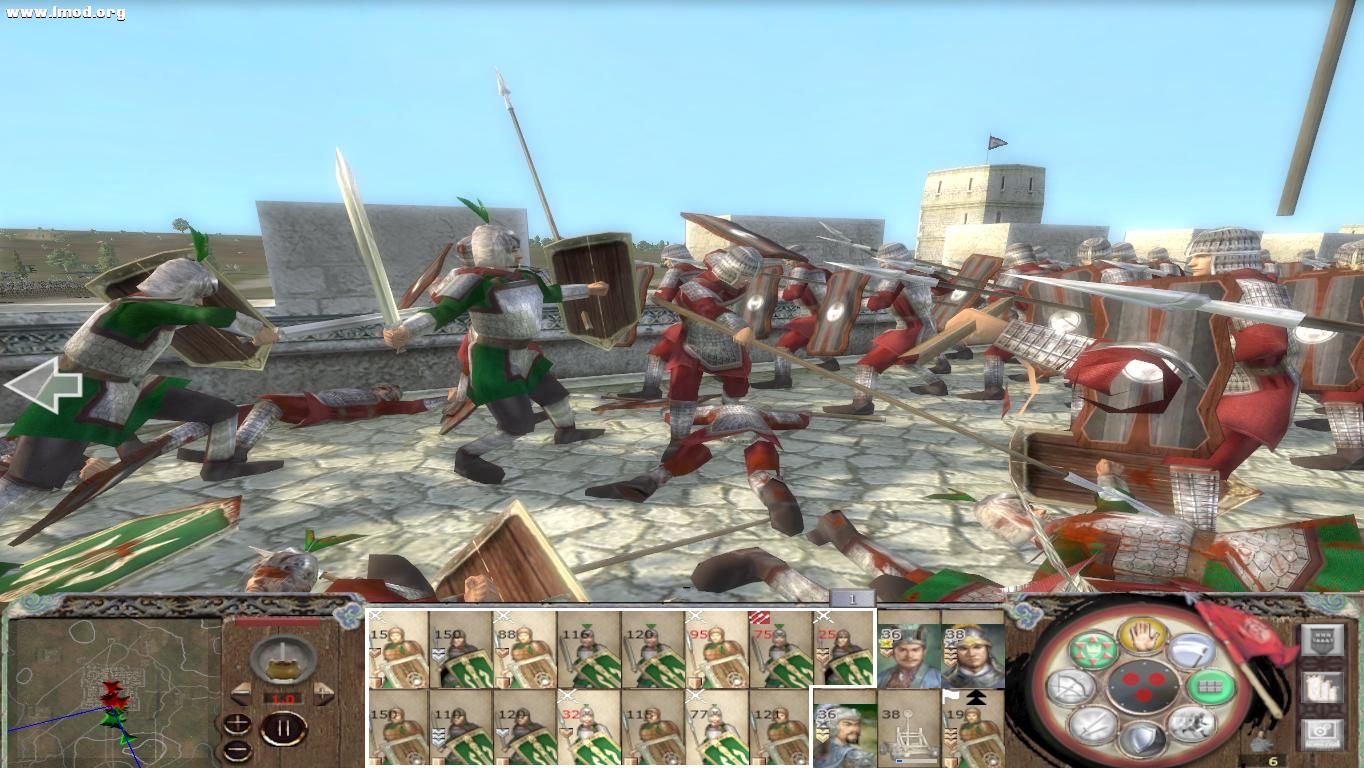1364x768 pixels.
Task: Toggle running with the running man icon
Action: pos(1190,724)
